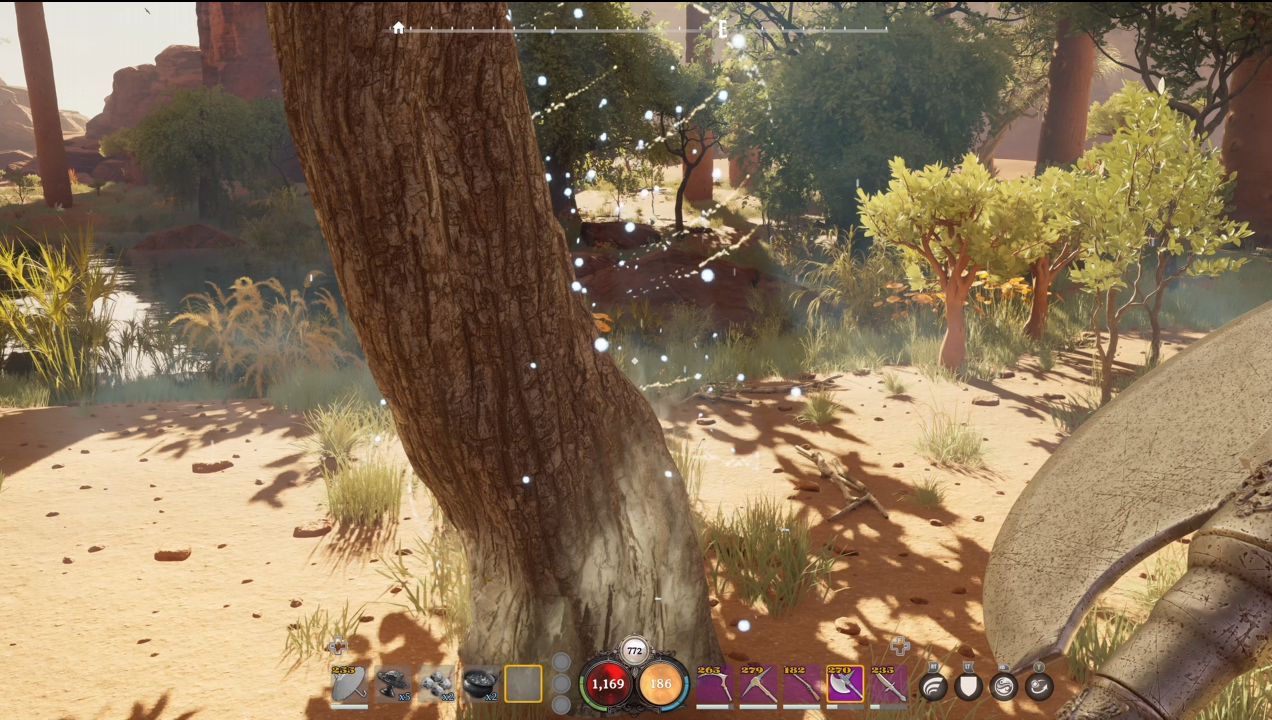Activate the shield block ability icon
Viewport: 1272px width, 720px height.
click(968, 687)
